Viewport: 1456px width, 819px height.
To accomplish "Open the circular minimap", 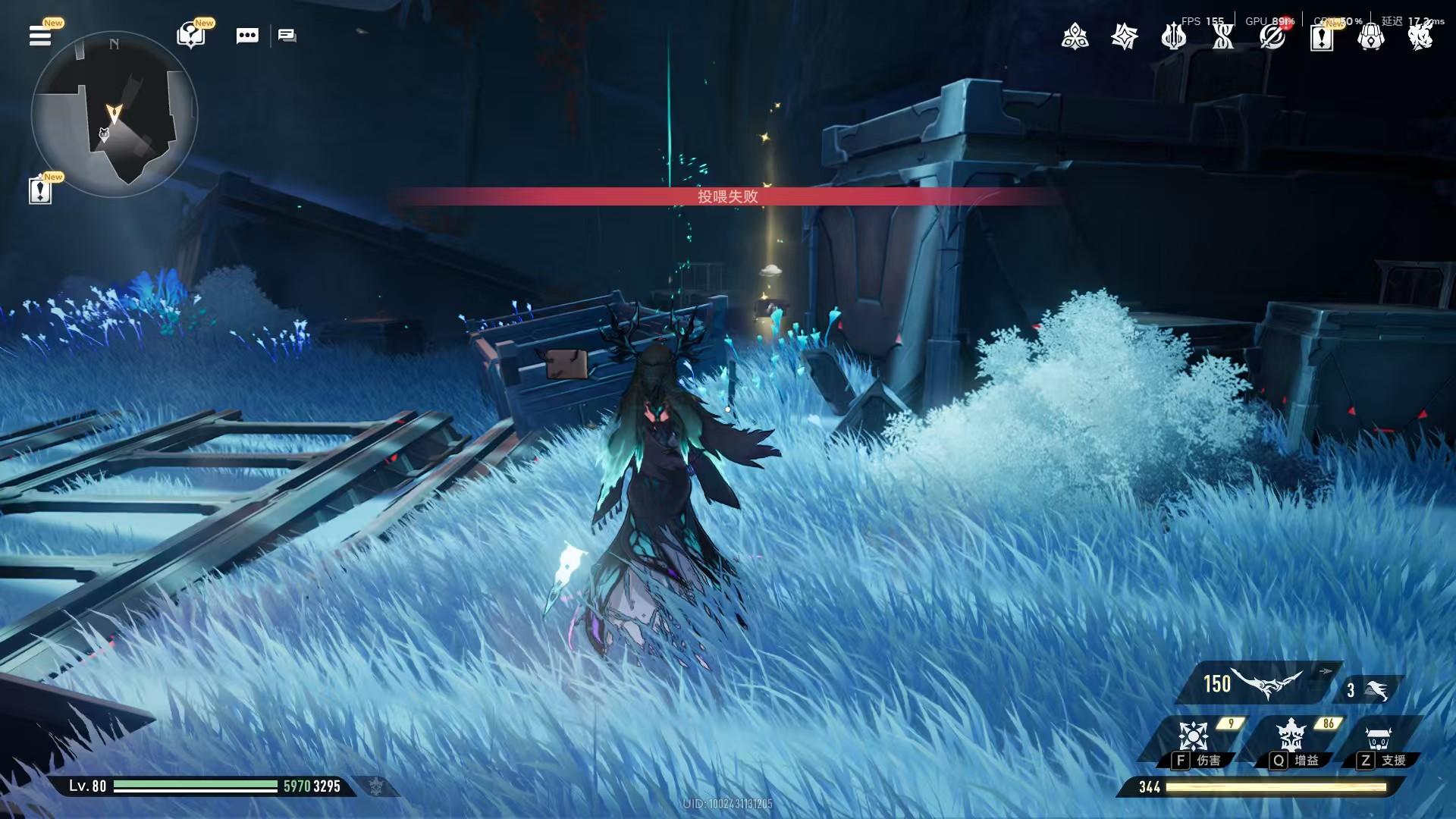I will (115, 115).
